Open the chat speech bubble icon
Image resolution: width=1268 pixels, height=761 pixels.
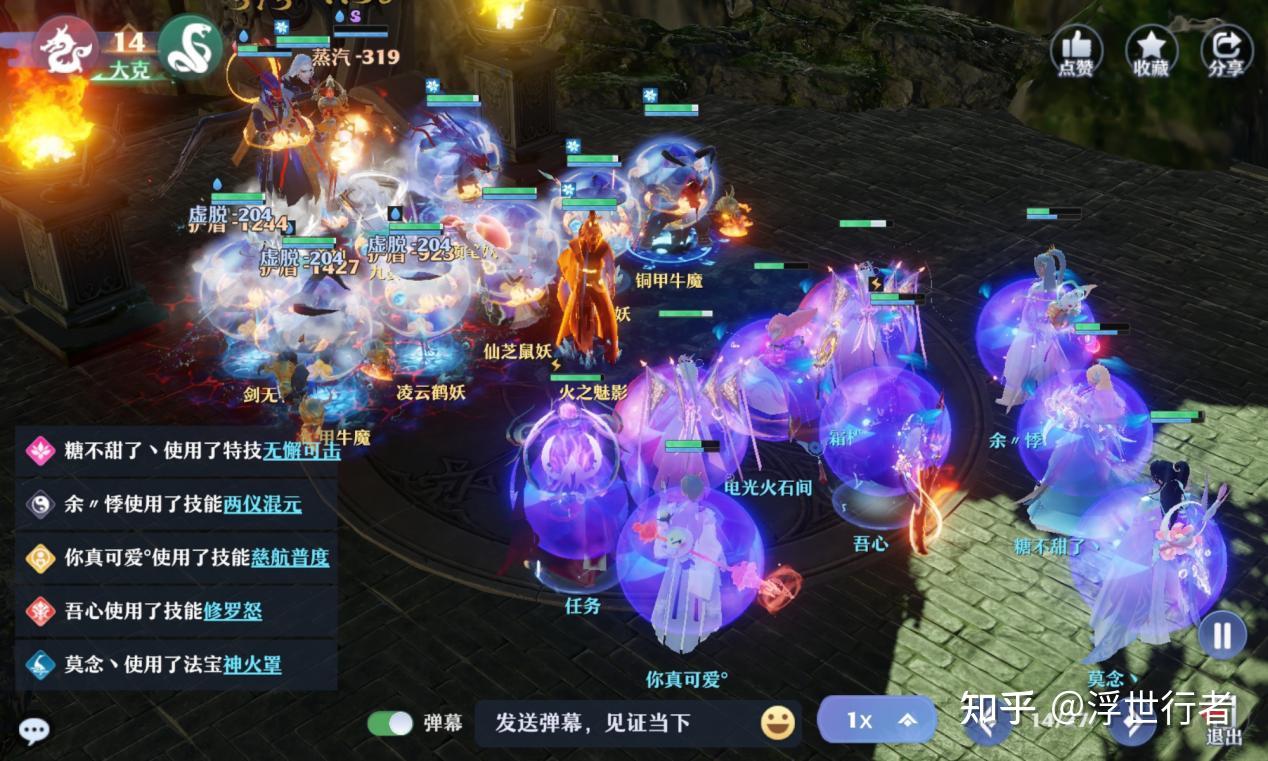click(34, 731)
